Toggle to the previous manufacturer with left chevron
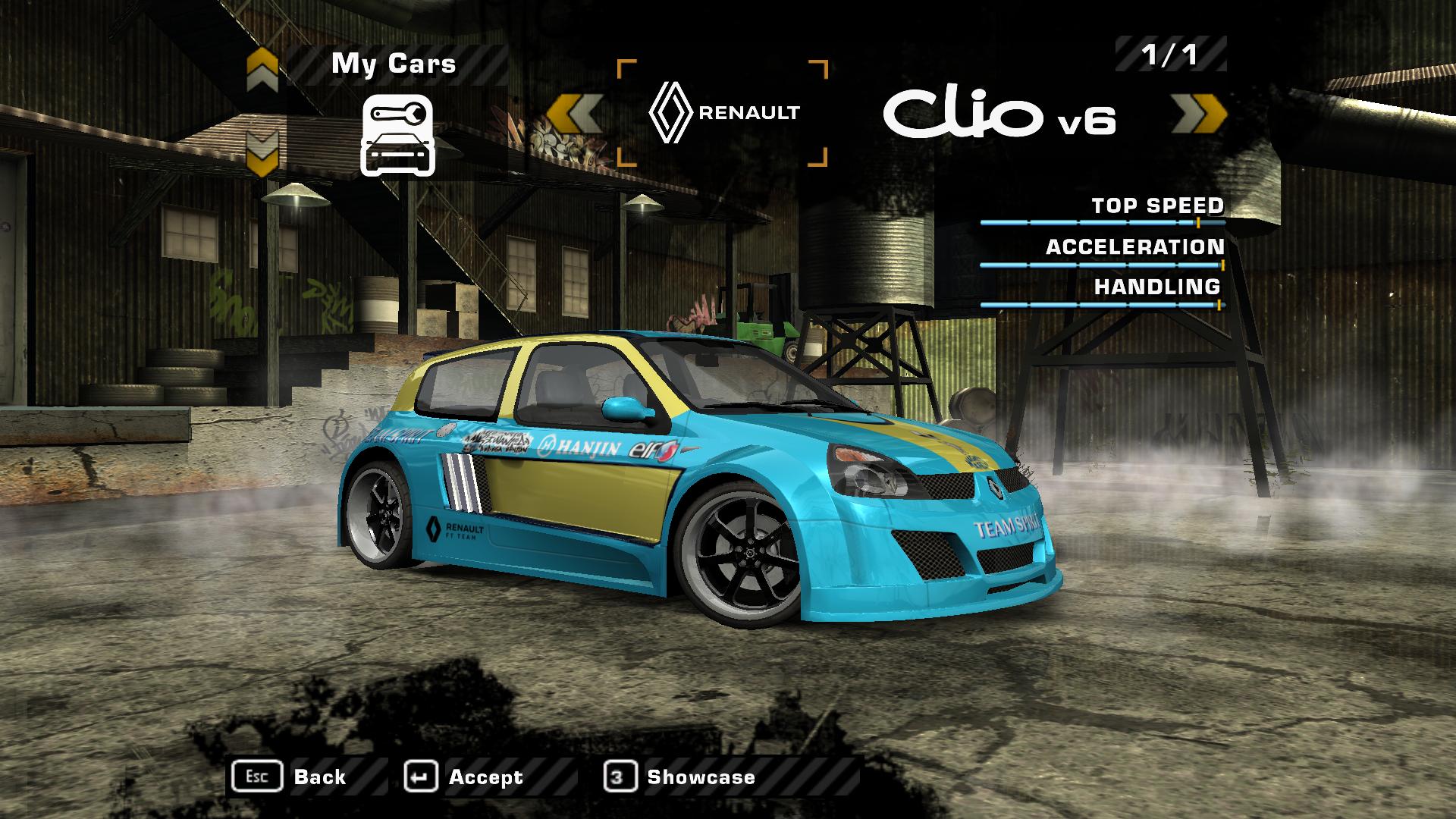1456x819 pixels. coord(574,114)
